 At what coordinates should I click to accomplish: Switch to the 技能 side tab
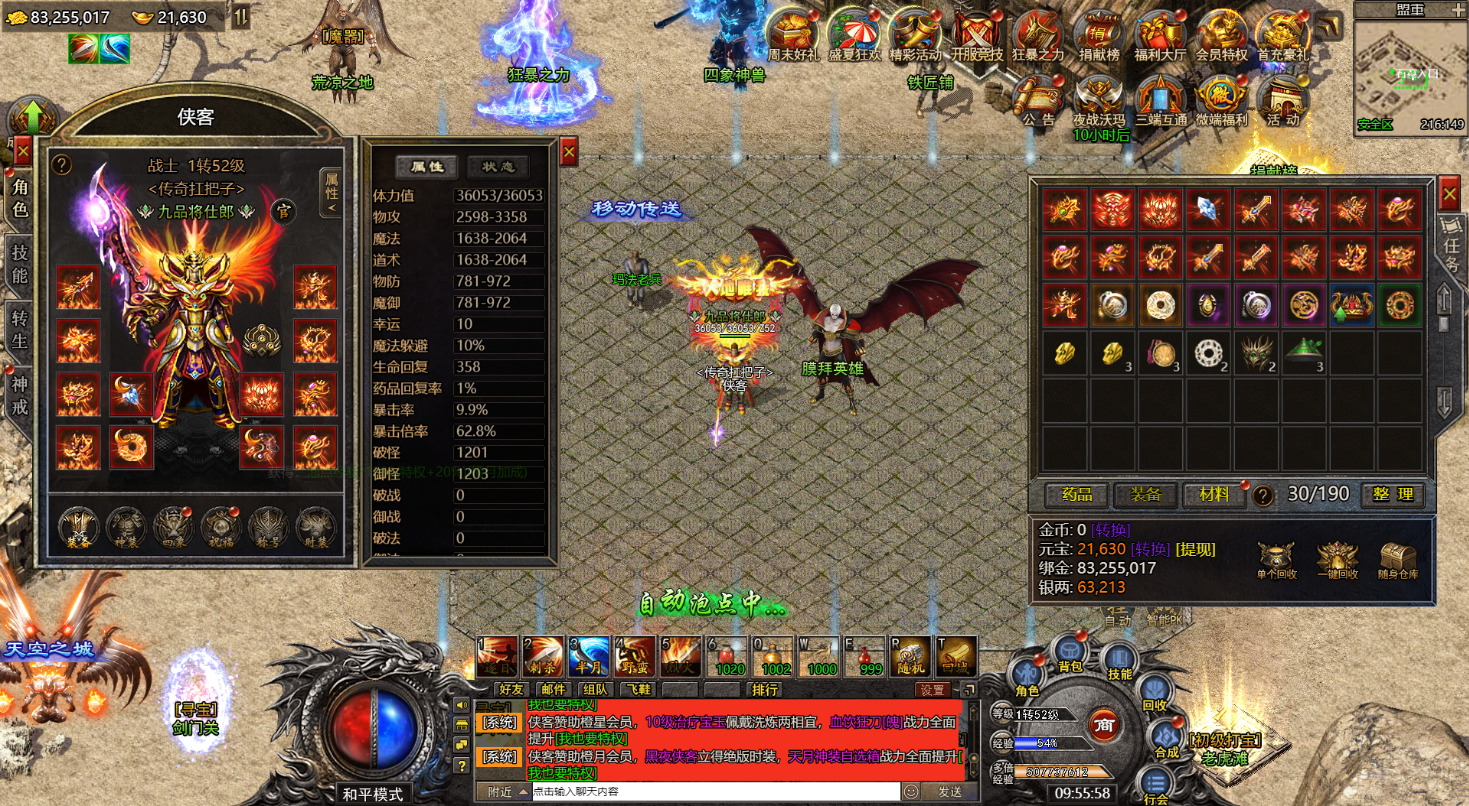coord(19,263)
